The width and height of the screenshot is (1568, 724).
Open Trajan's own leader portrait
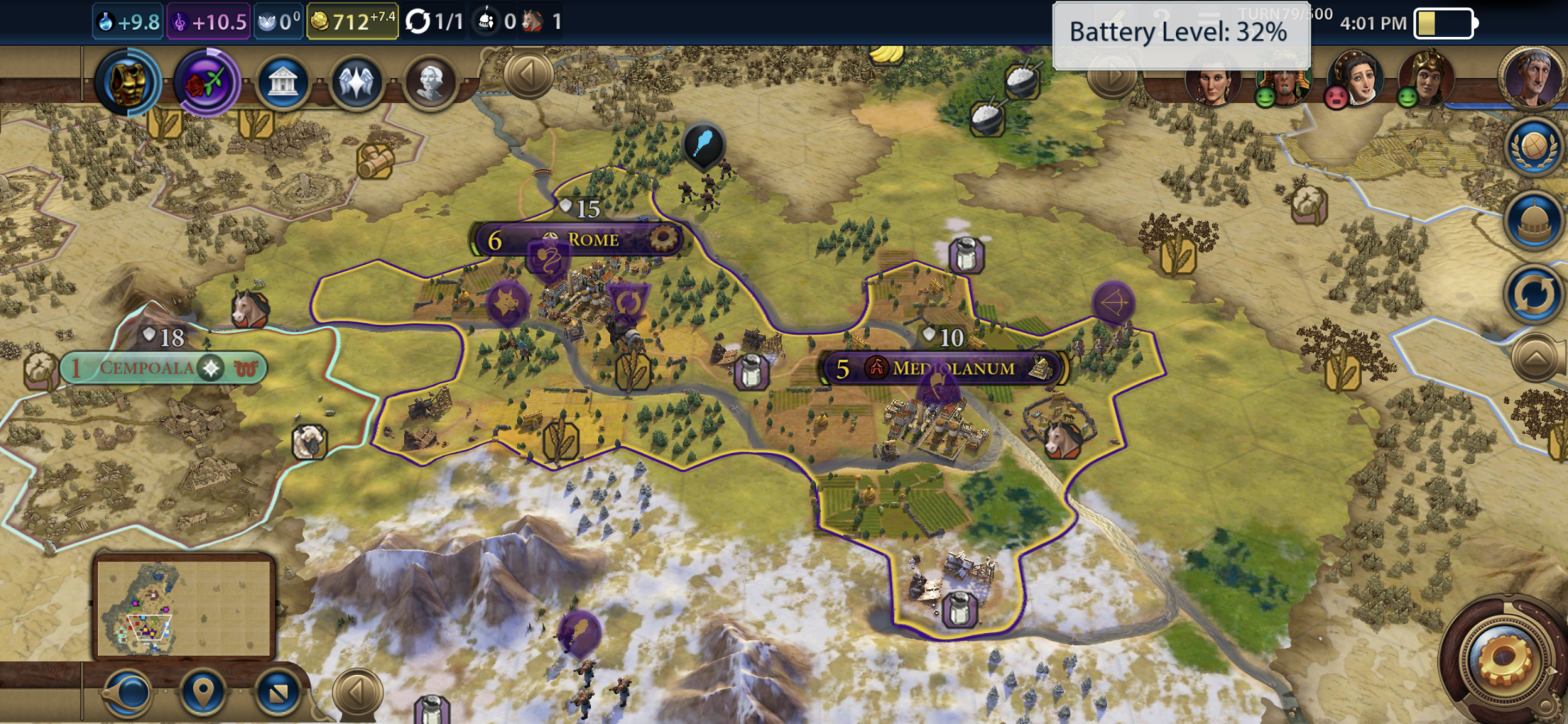coord(1533,79)
